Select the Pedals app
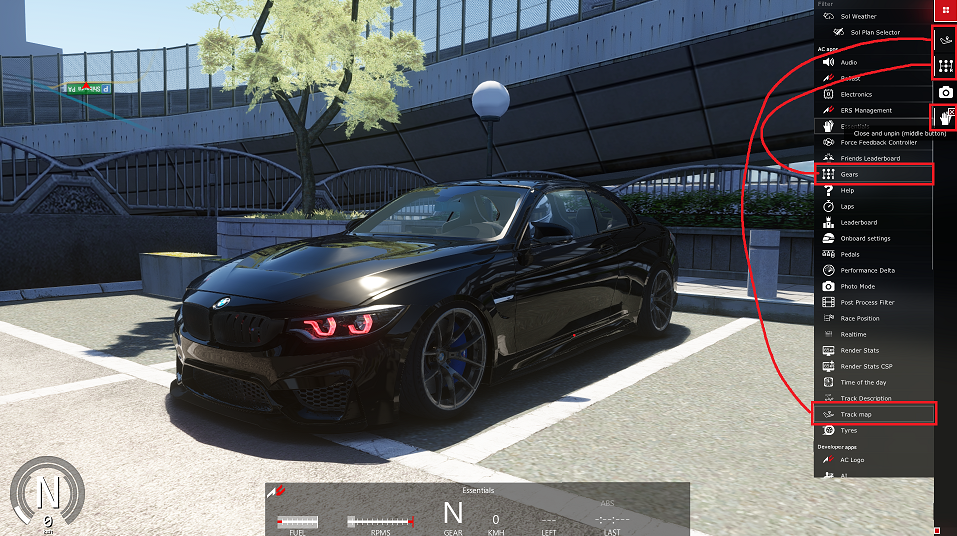The height and width of the screenshot is (536, 957). pyautogui.click(x=849, y=254)
